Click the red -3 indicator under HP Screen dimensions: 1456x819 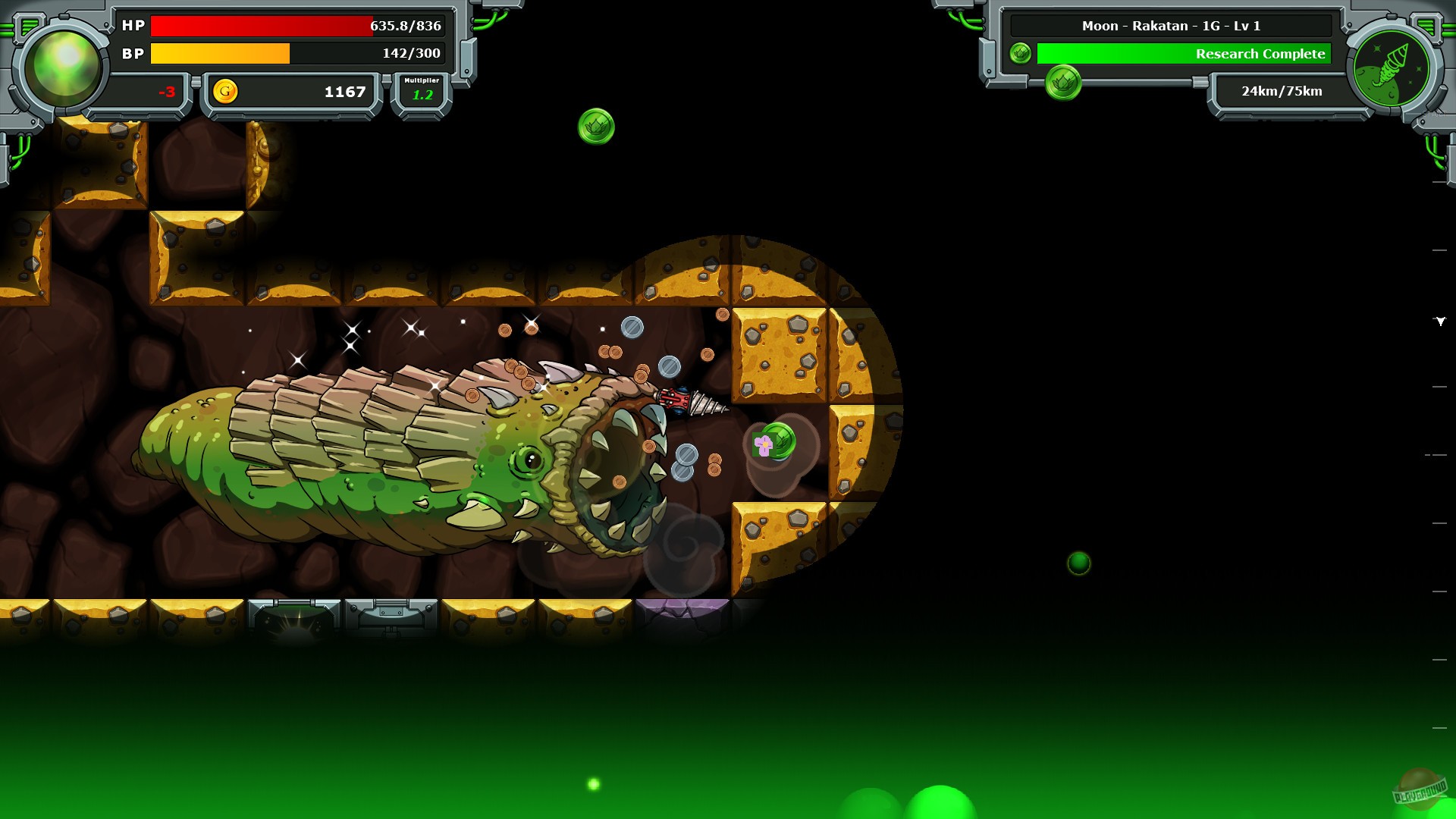pos(168,92)
